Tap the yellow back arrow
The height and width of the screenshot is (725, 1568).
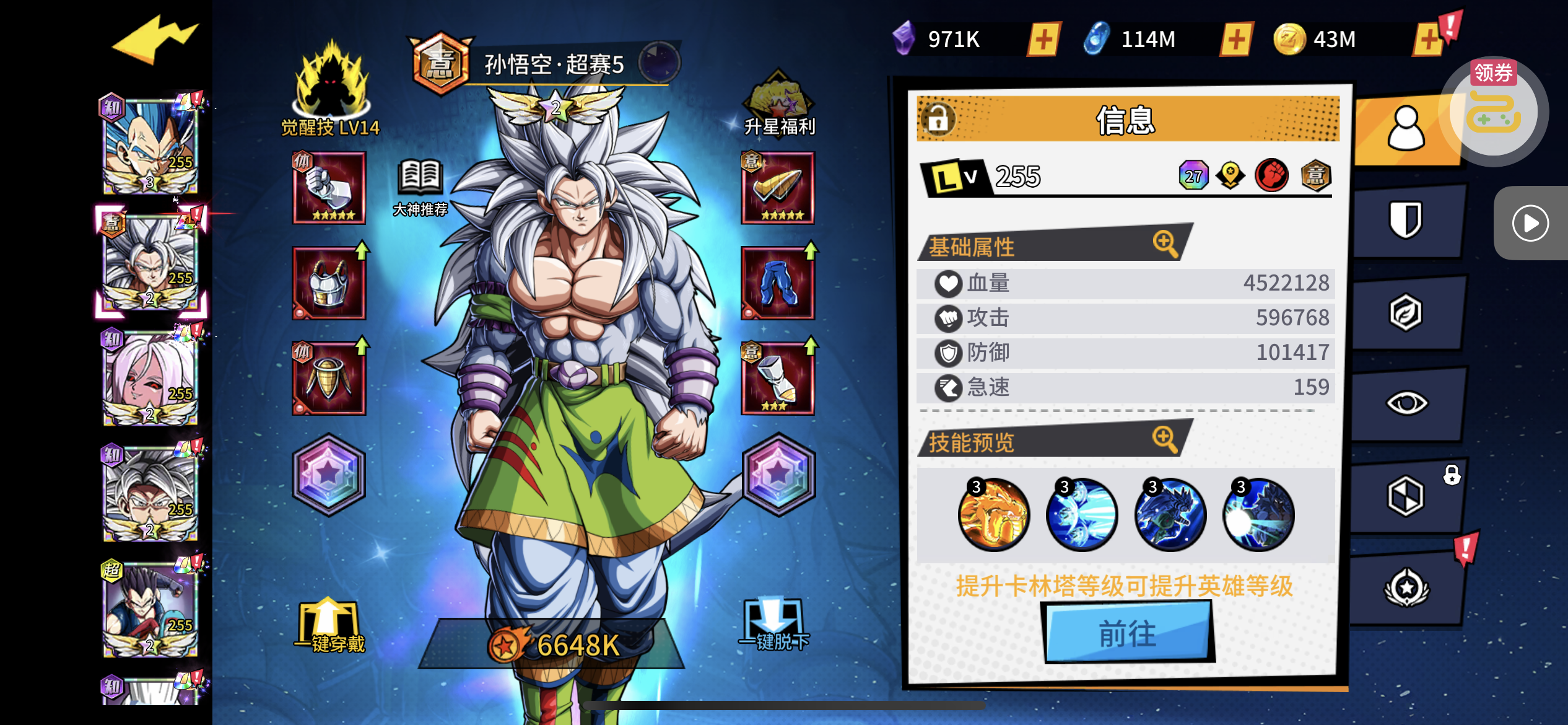click(155, 40)
